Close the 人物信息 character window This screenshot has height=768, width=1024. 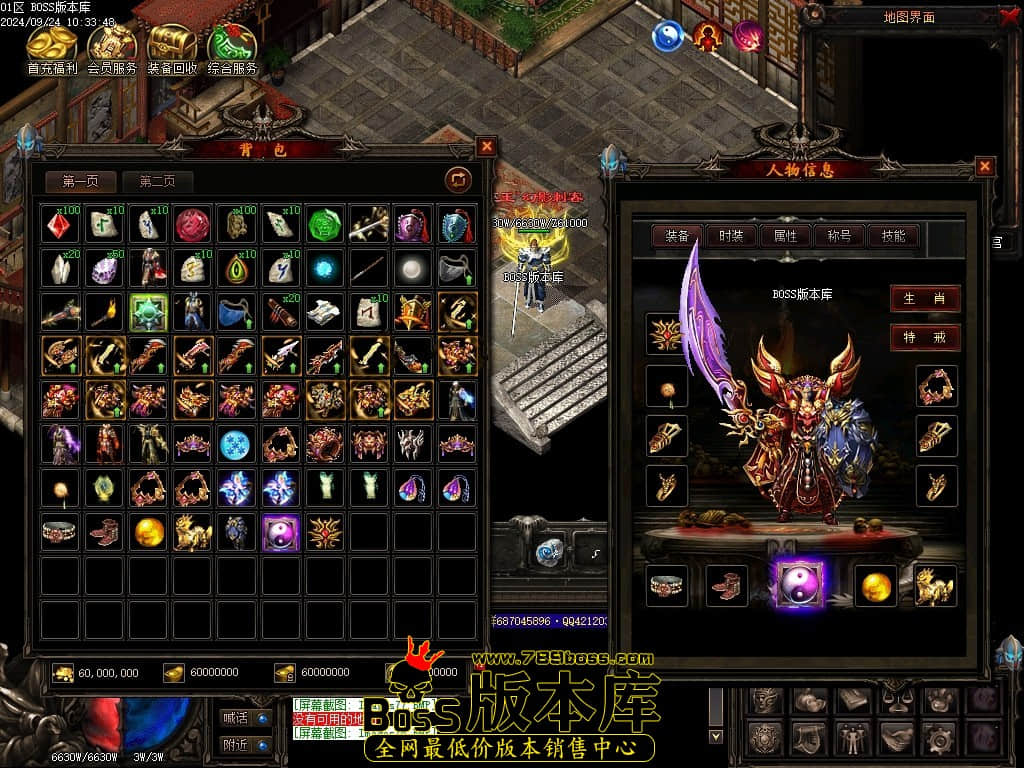[985, 166]
